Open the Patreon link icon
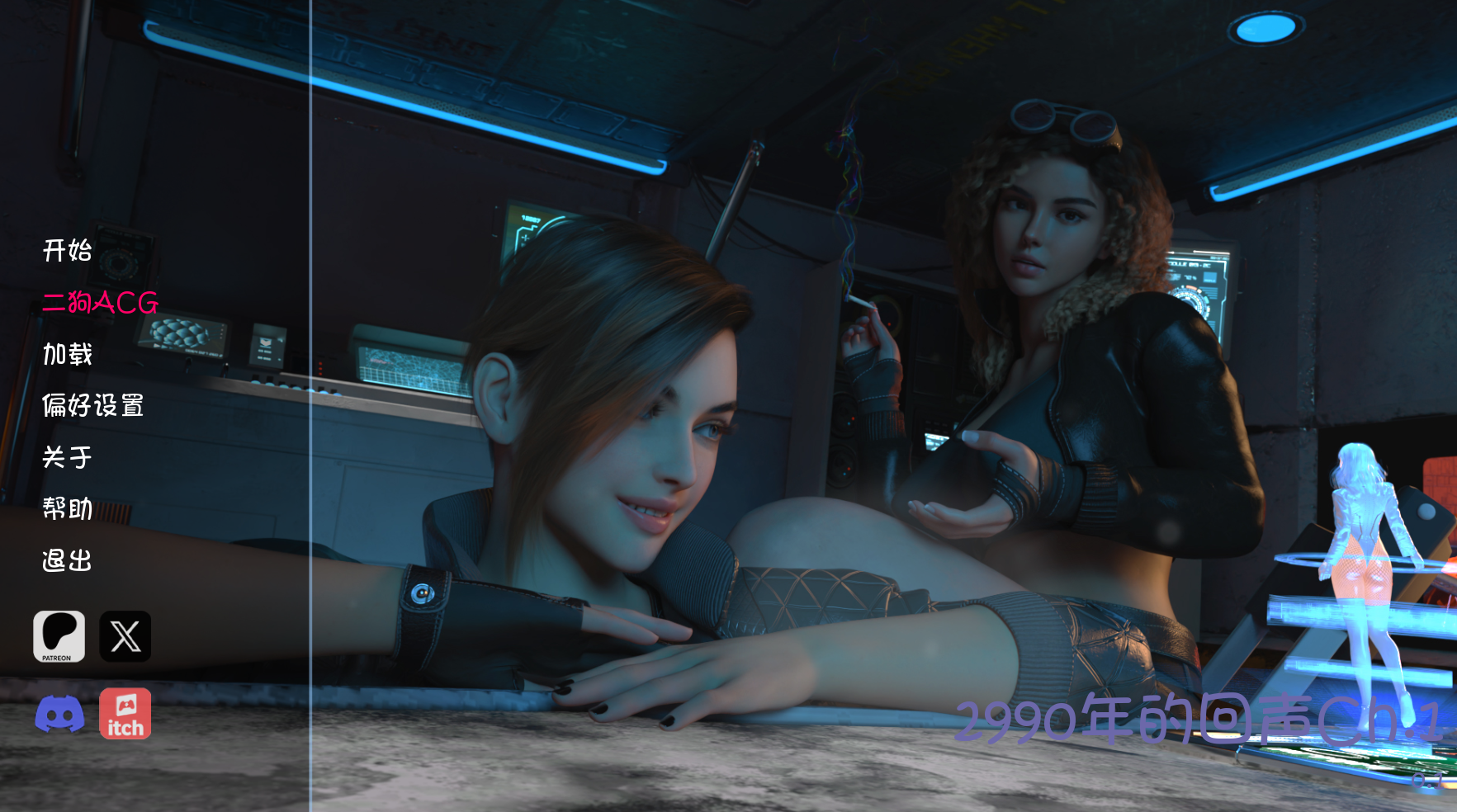 coord(59,636)
